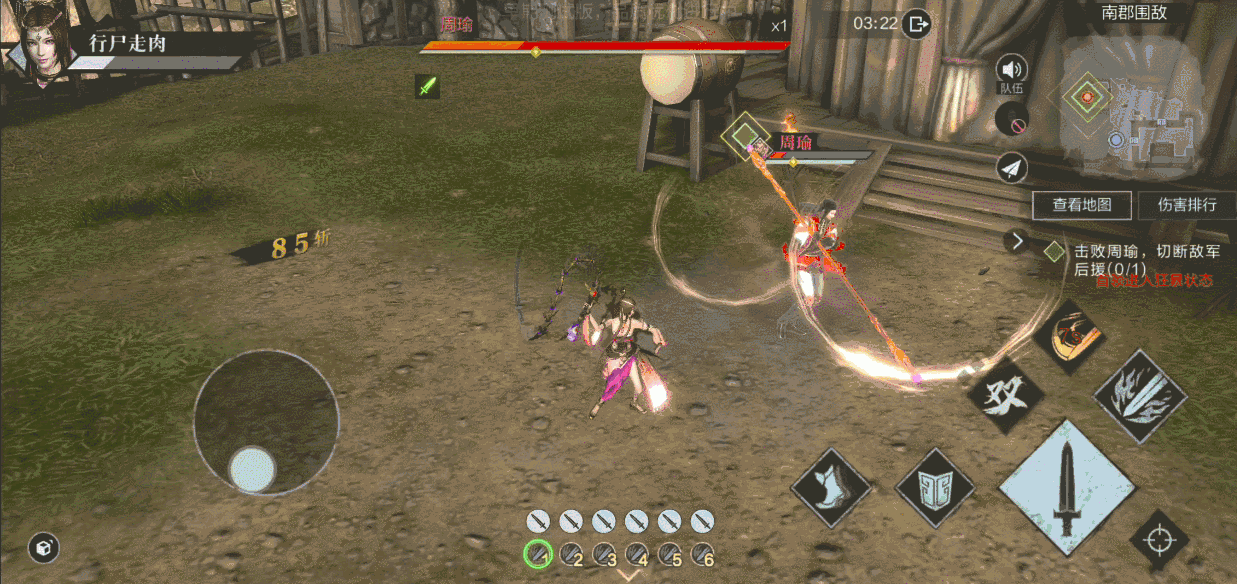Expand the combo bar chevron arrow
The image size is (1237, 584).
coord(629,575)
